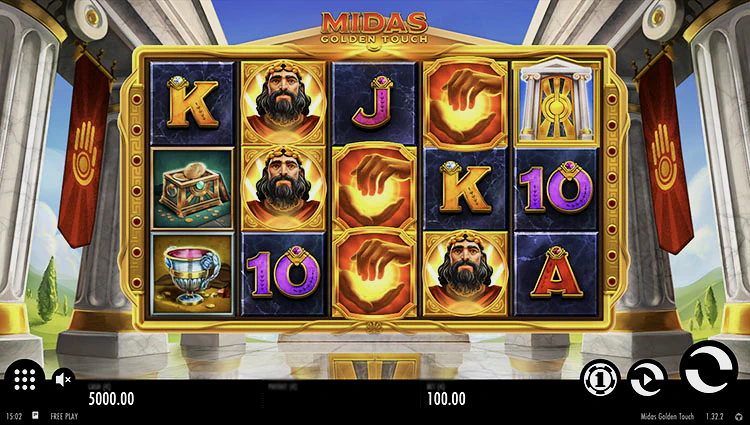This screenshot has height=425, width=750.
Task: Click the settings icon next to version number
Action: [x=738, y=415]
